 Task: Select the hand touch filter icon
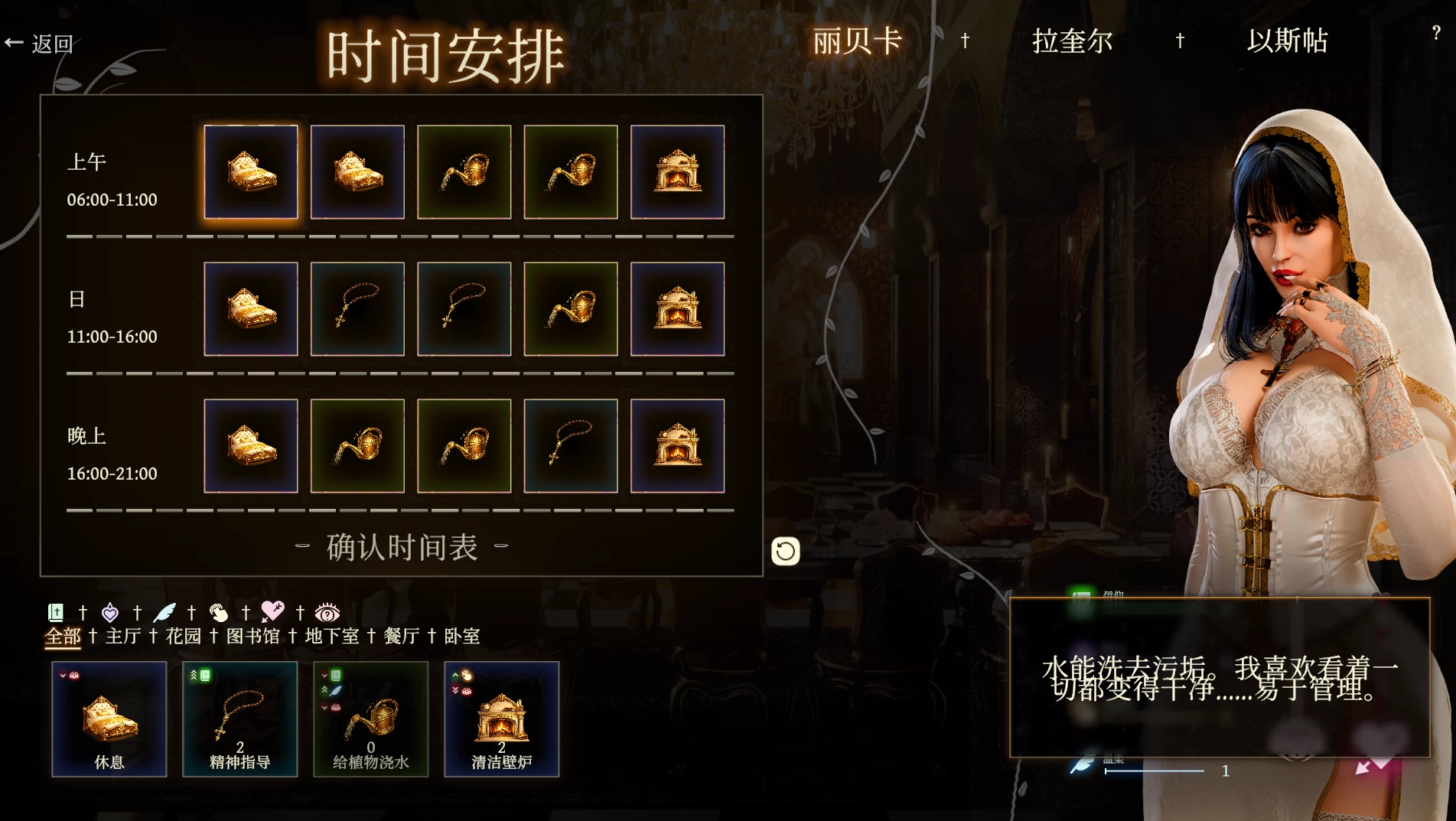(220, 612)
